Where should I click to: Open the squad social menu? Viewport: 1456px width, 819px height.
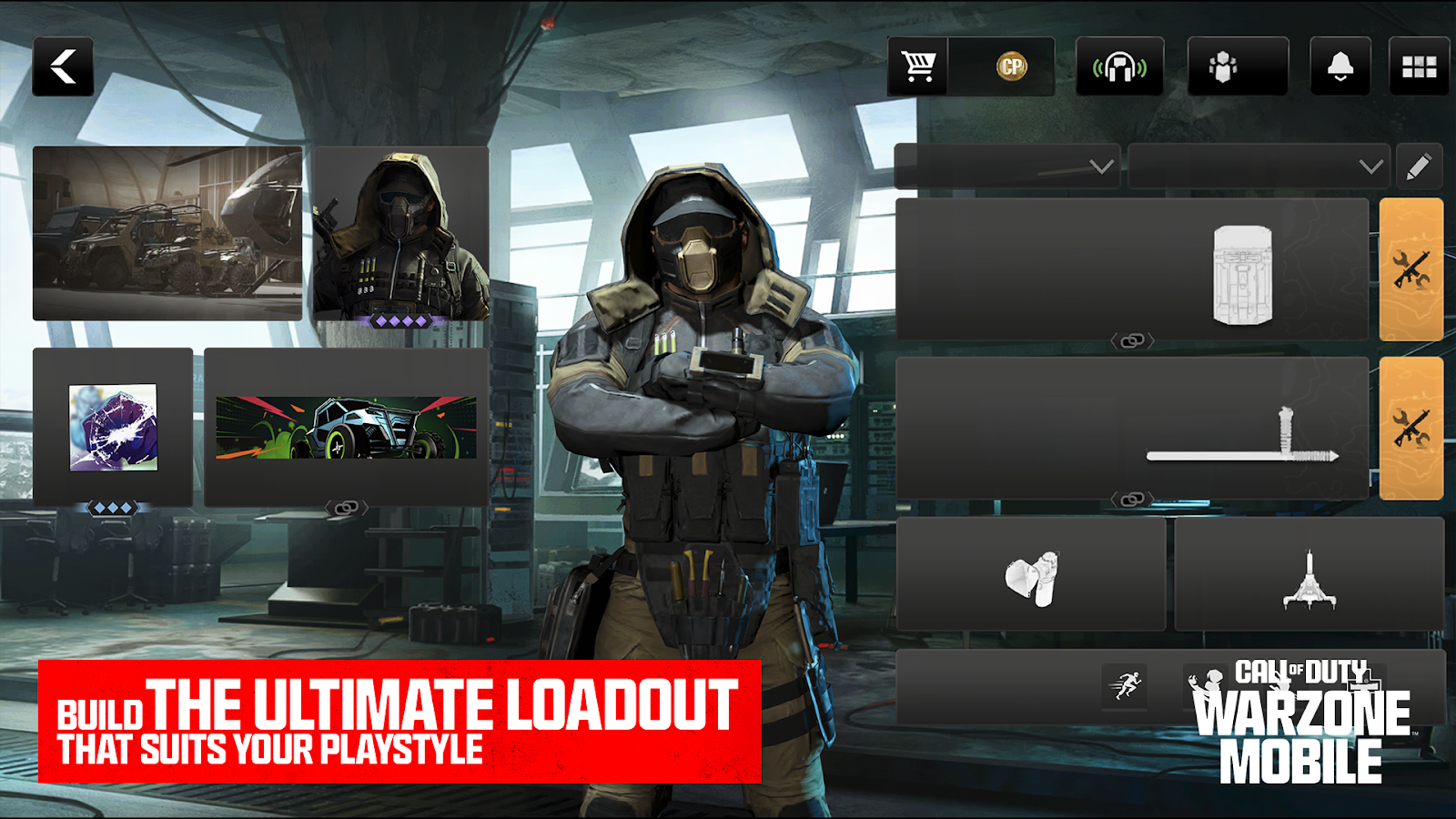click(x=1237, y=66)
